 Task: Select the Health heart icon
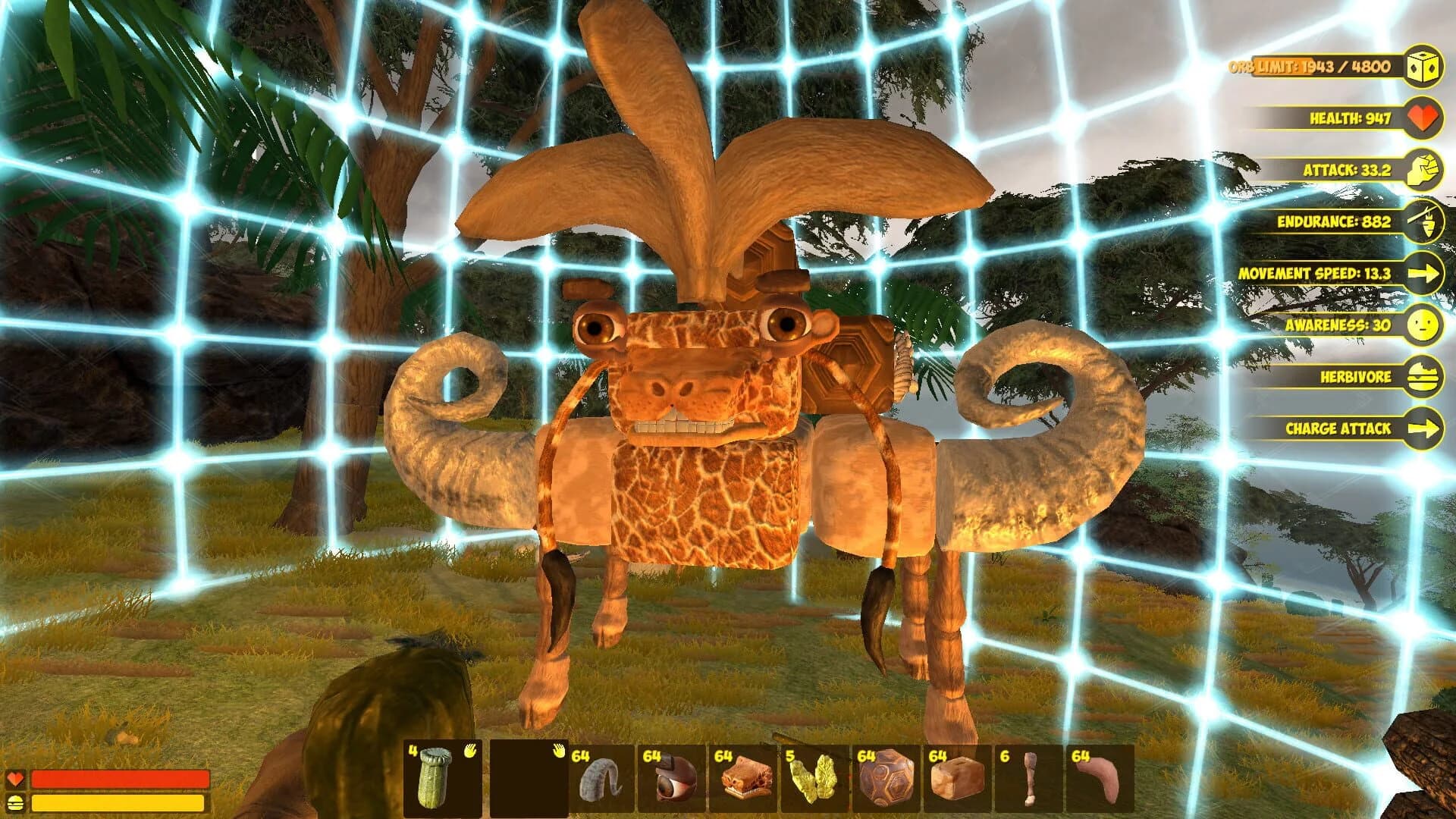coord(1424,118)
